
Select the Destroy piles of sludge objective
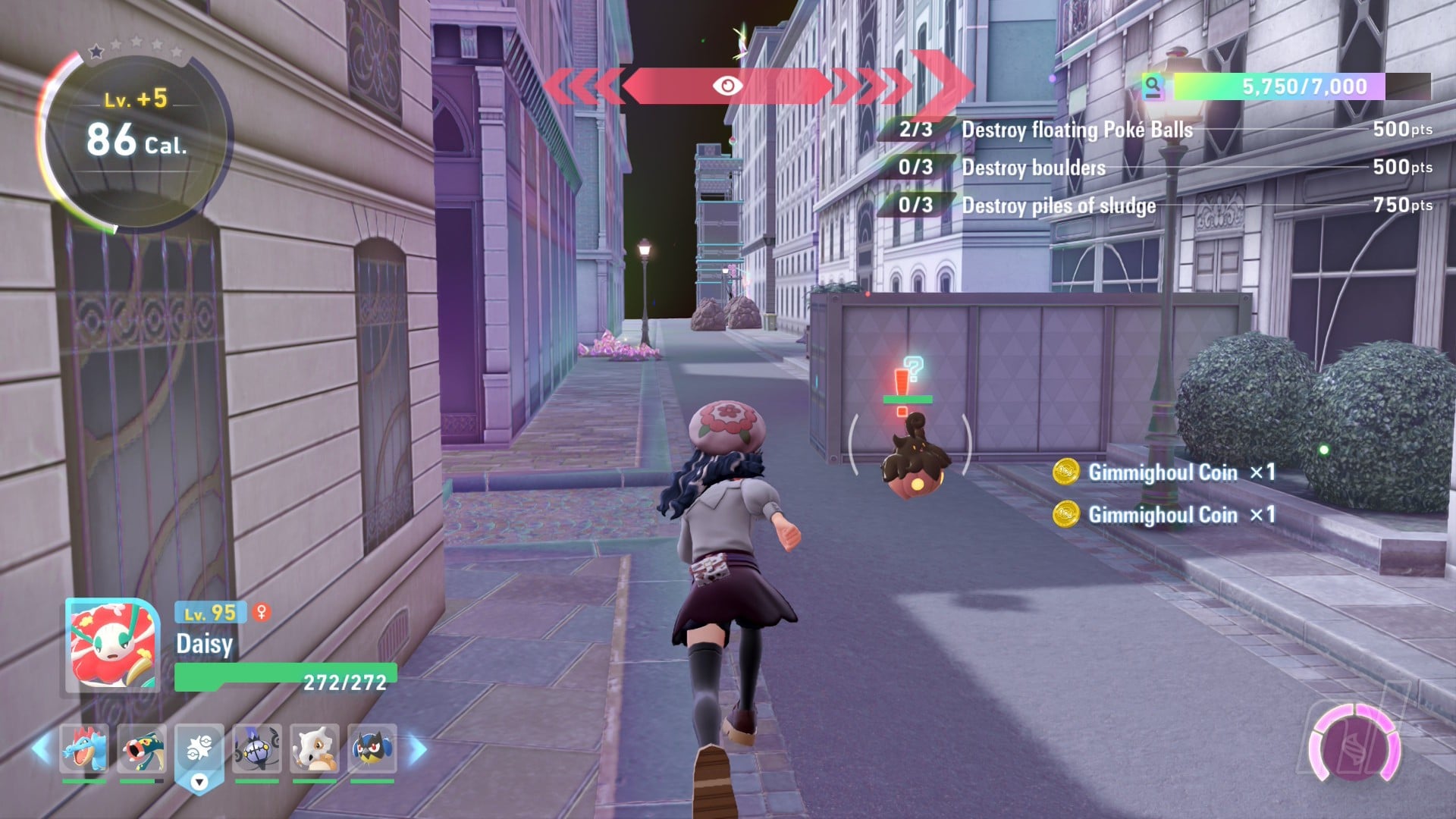coord(1059,206)
